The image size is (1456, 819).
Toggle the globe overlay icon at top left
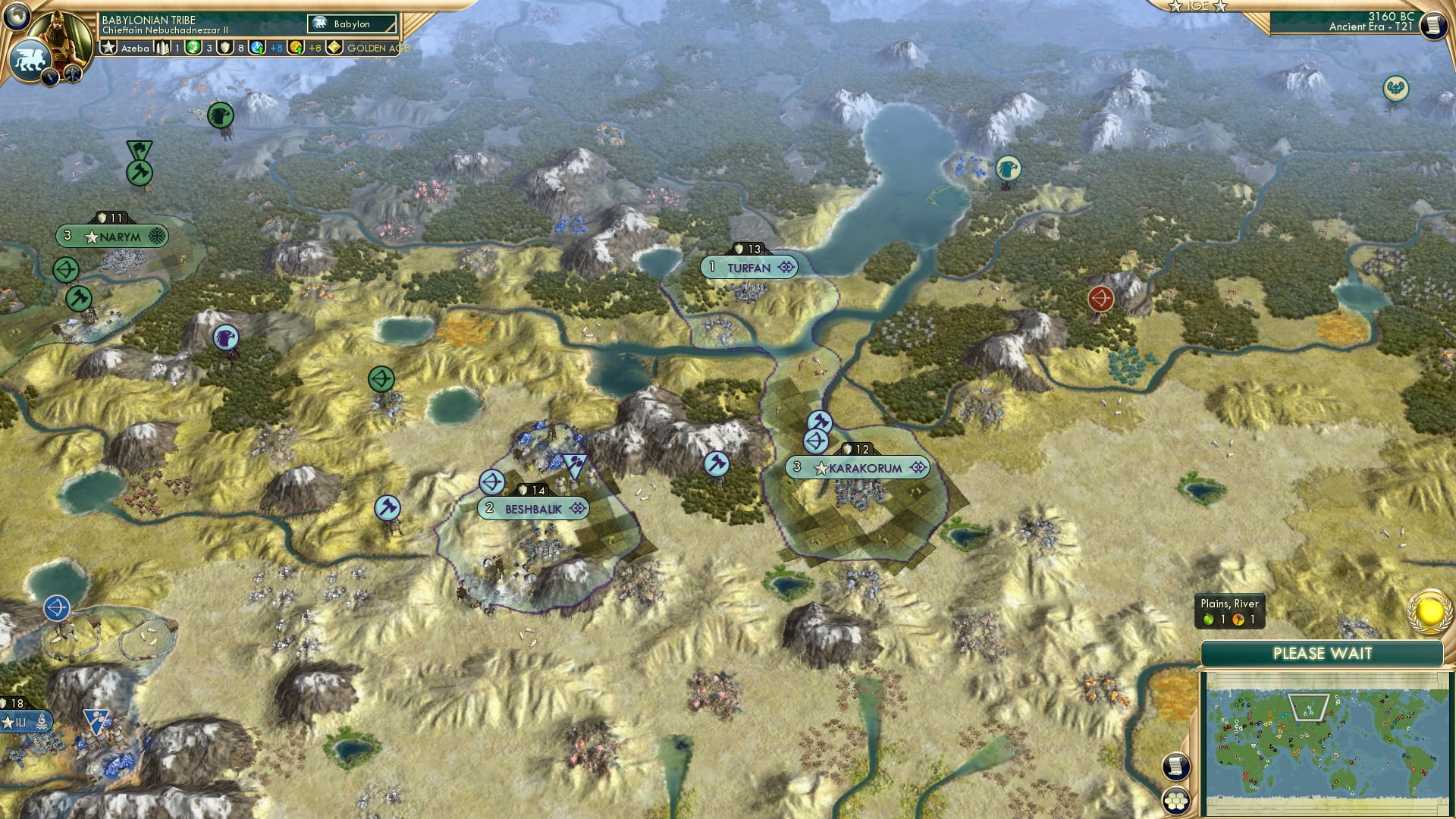(17, 17)
